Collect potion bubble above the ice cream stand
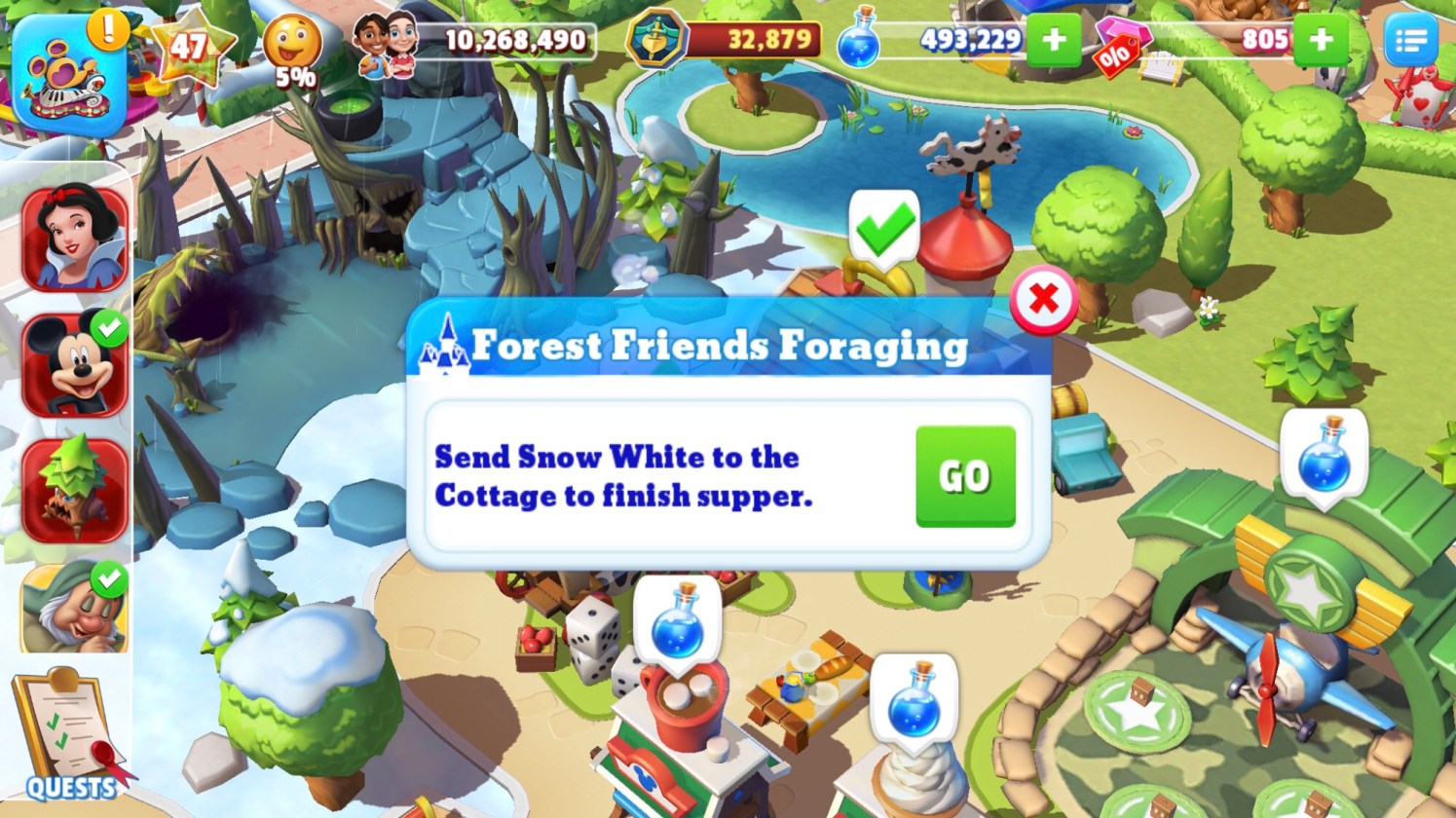Screen dimensions: 1456x818 (x=913, y=698)
